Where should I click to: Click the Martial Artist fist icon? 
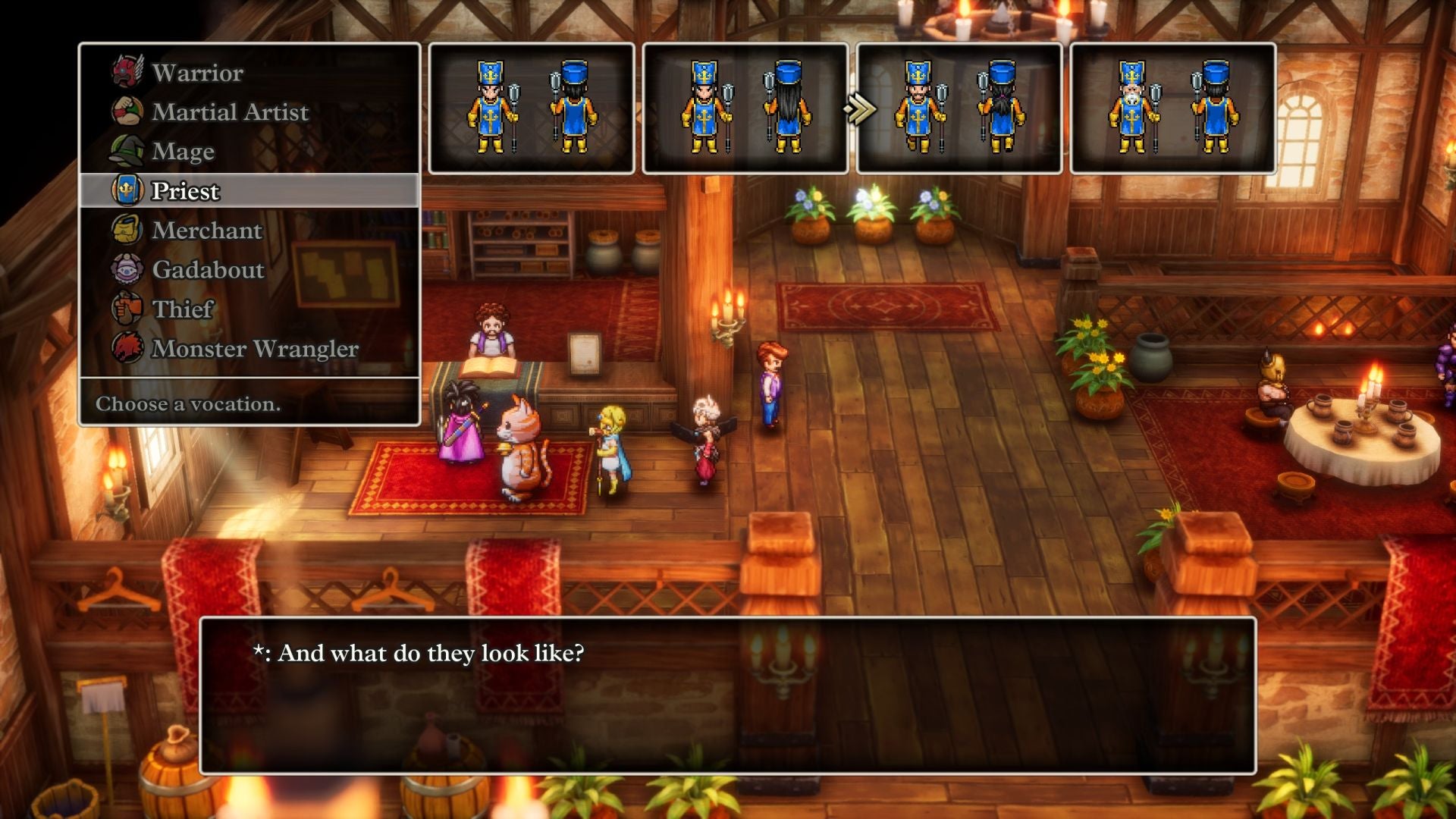tap(126, 111)
